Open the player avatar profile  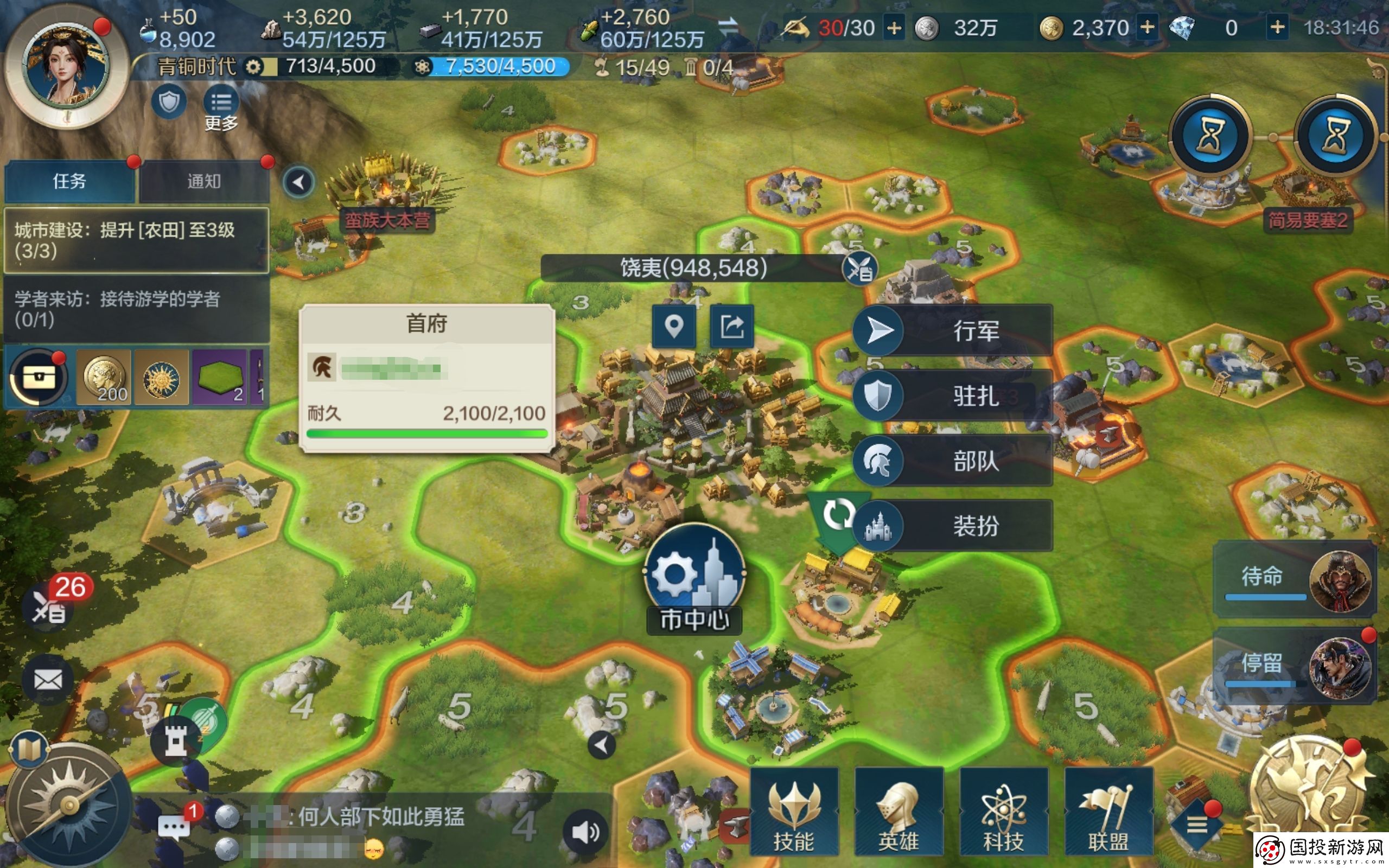[x=65, y=66]
